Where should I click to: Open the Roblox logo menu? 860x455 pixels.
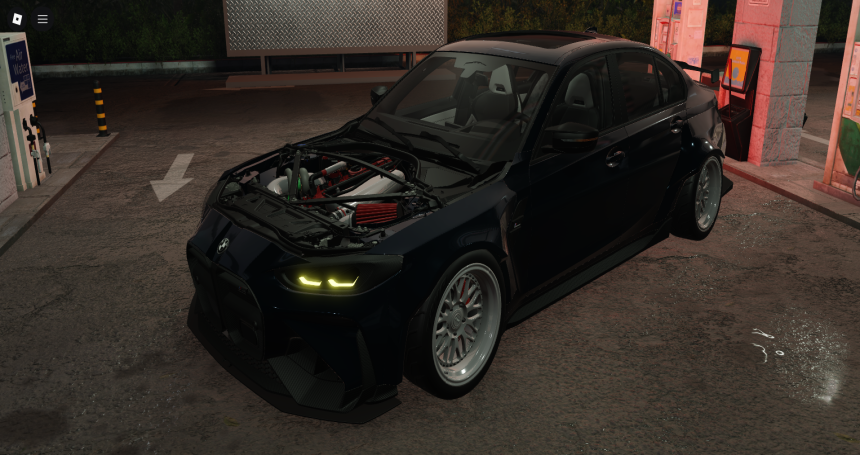pos(17,19)
